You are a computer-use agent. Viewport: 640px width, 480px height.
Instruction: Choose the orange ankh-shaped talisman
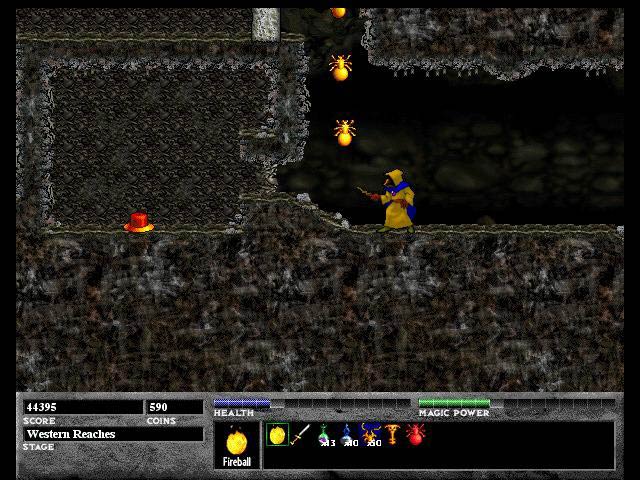tap(393, 435)
